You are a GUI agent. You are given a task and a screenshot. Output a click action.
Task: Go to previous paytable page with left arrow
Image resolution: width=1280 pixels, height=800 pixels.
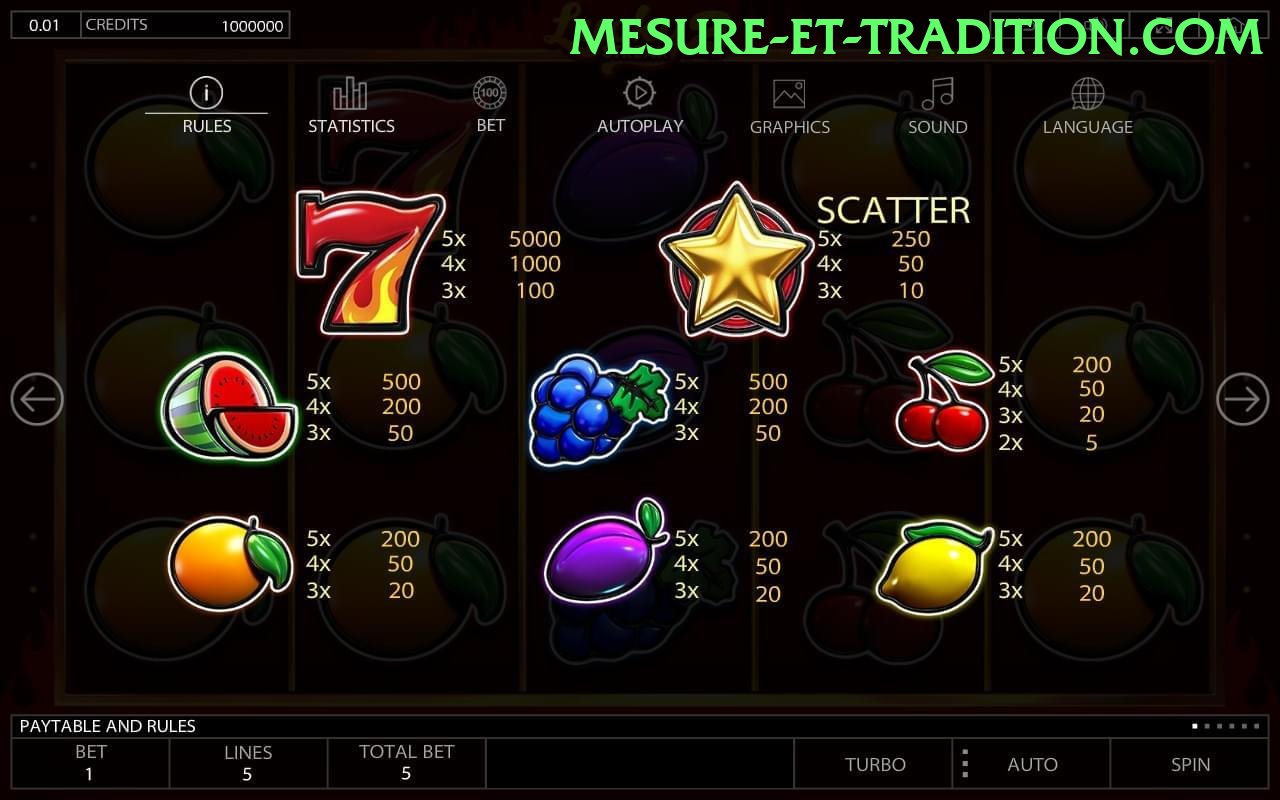coord(37,398)
